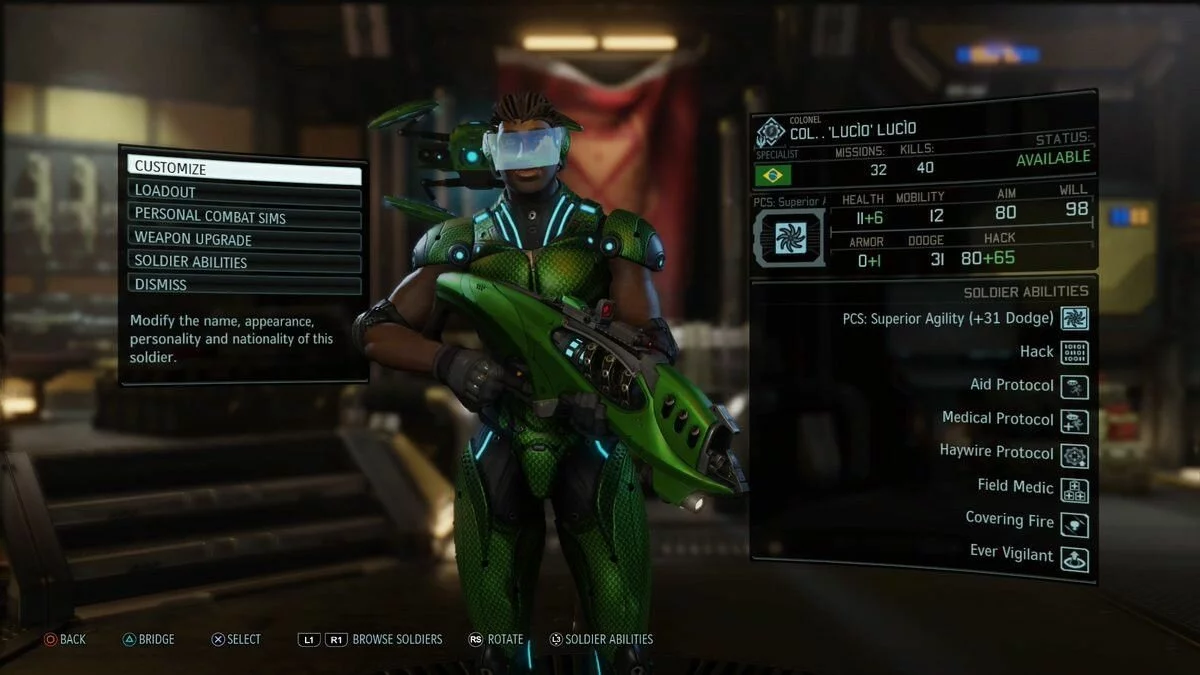Select the Customize menu entry
1200x675 pixels.
(x=244, y=168)
